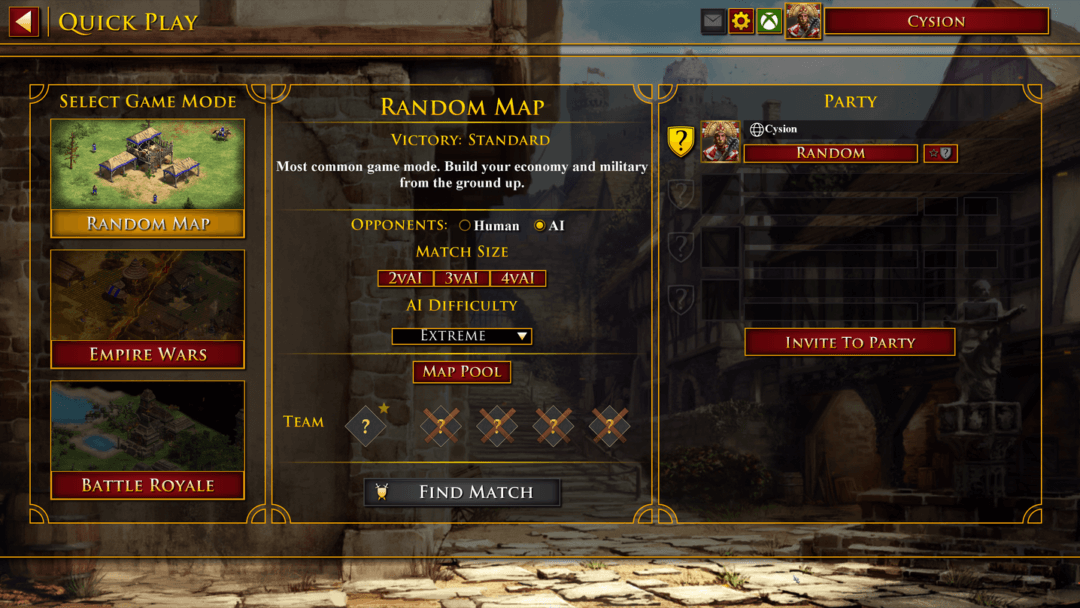
Task: Start matchmaking with Find Match
Action: 461,492
